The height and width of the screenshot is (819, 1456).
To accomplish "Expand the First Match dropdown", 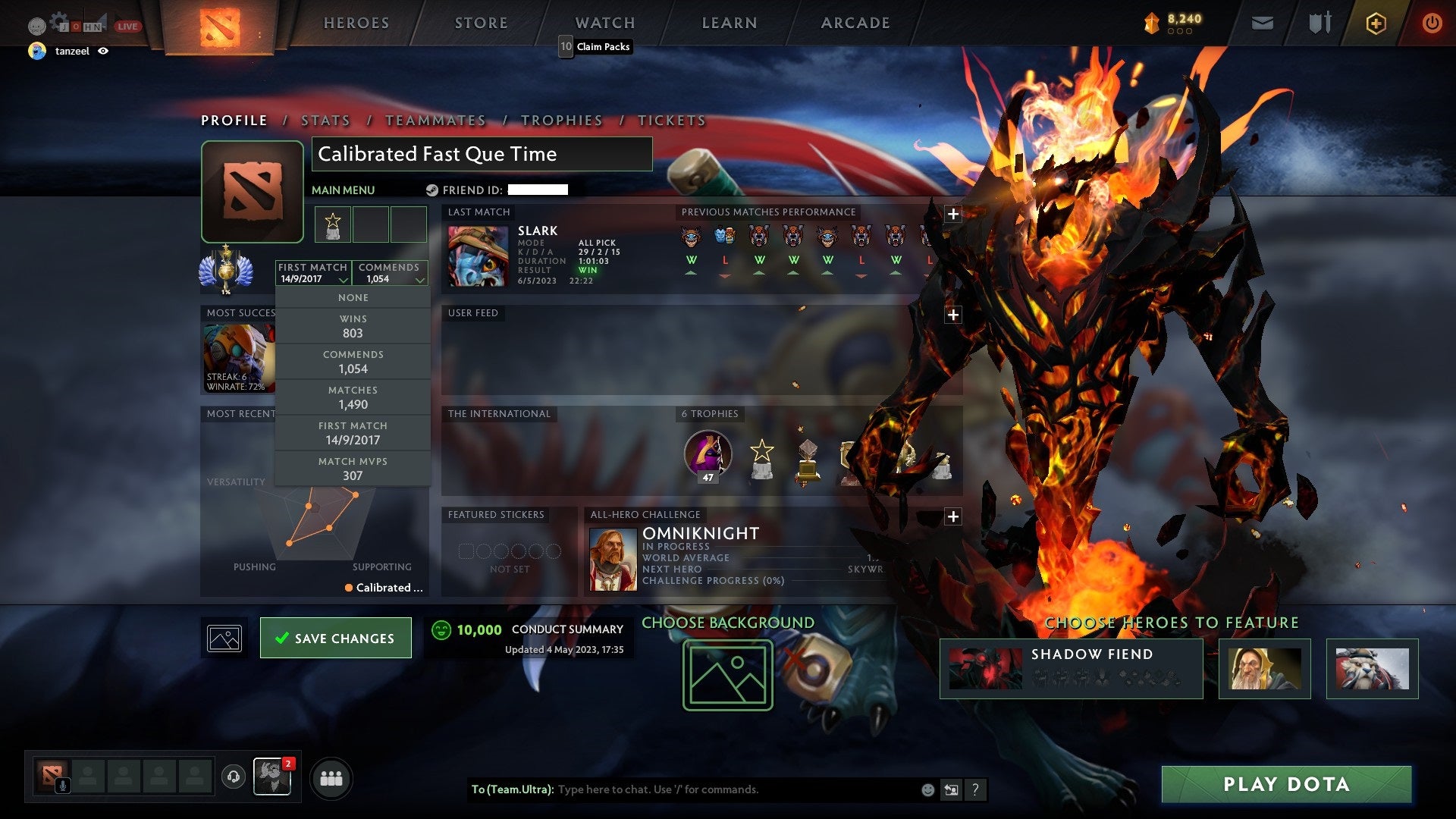I will 345,279.
